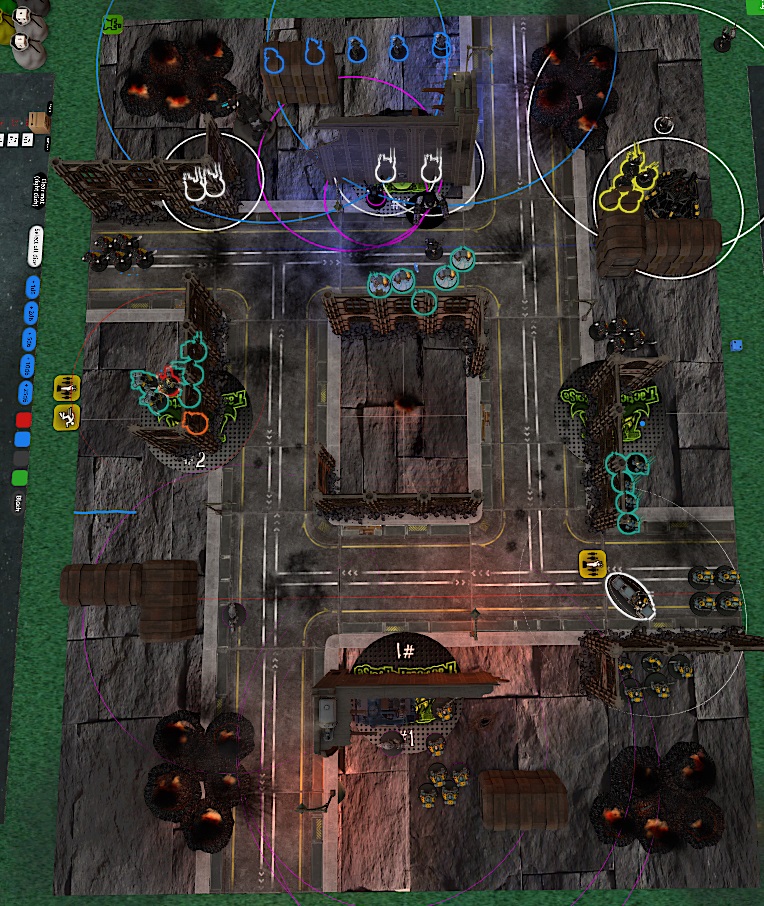Click the green icon above the board's corner
764x906 pixels.
(x=113, y=24)
